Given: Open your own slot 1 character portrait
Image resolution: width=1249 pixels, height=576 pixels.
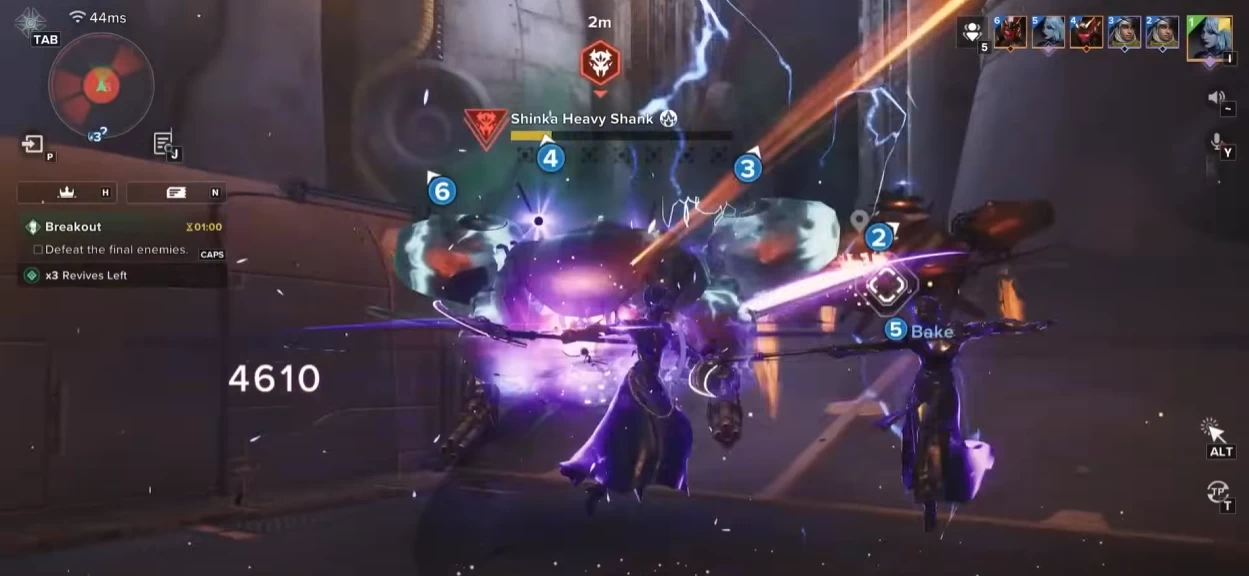Looking at the screenshot, I should (x=1209, y=38).
